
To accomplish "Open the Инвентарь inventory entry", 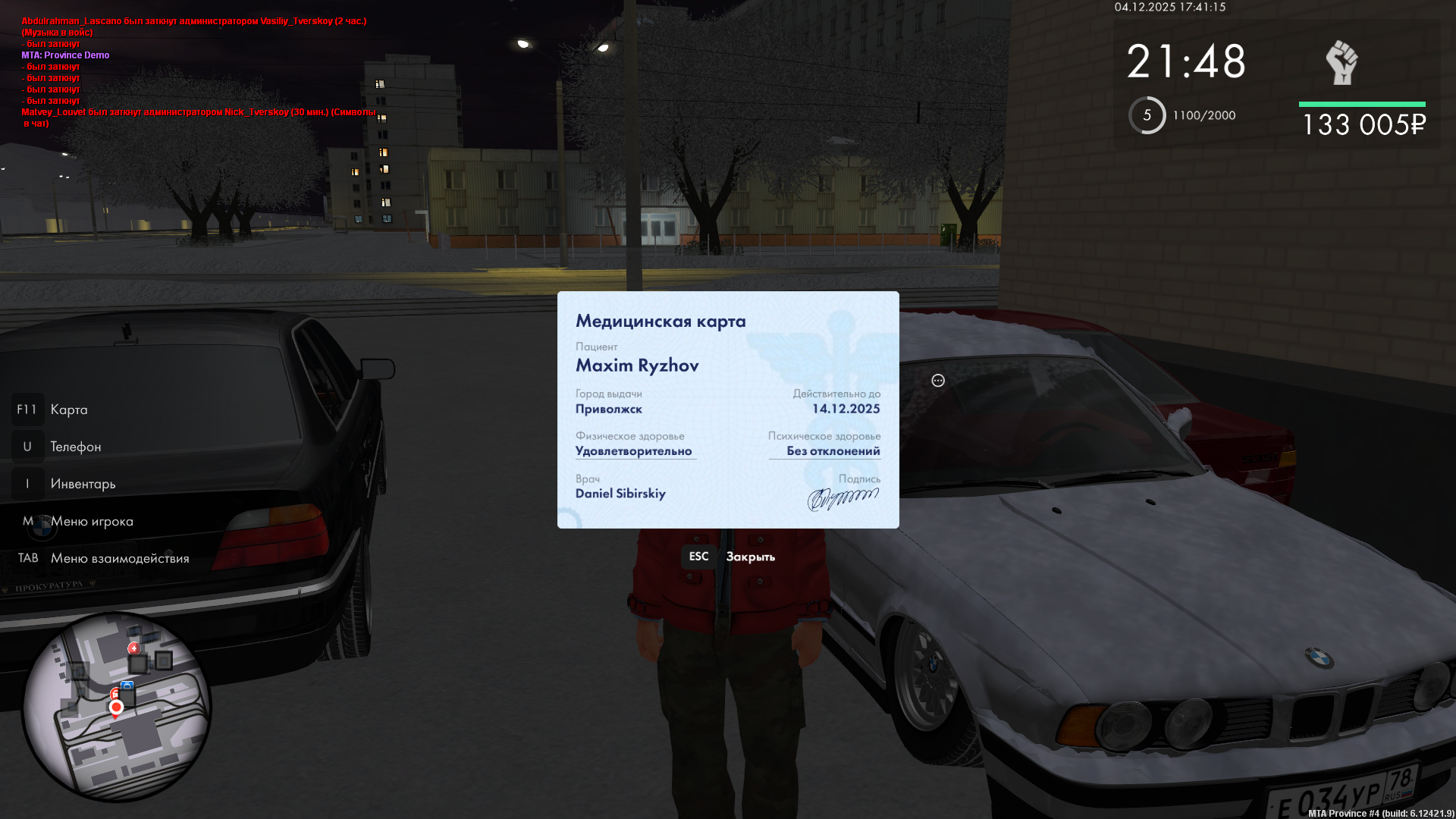I will point(83,484).
